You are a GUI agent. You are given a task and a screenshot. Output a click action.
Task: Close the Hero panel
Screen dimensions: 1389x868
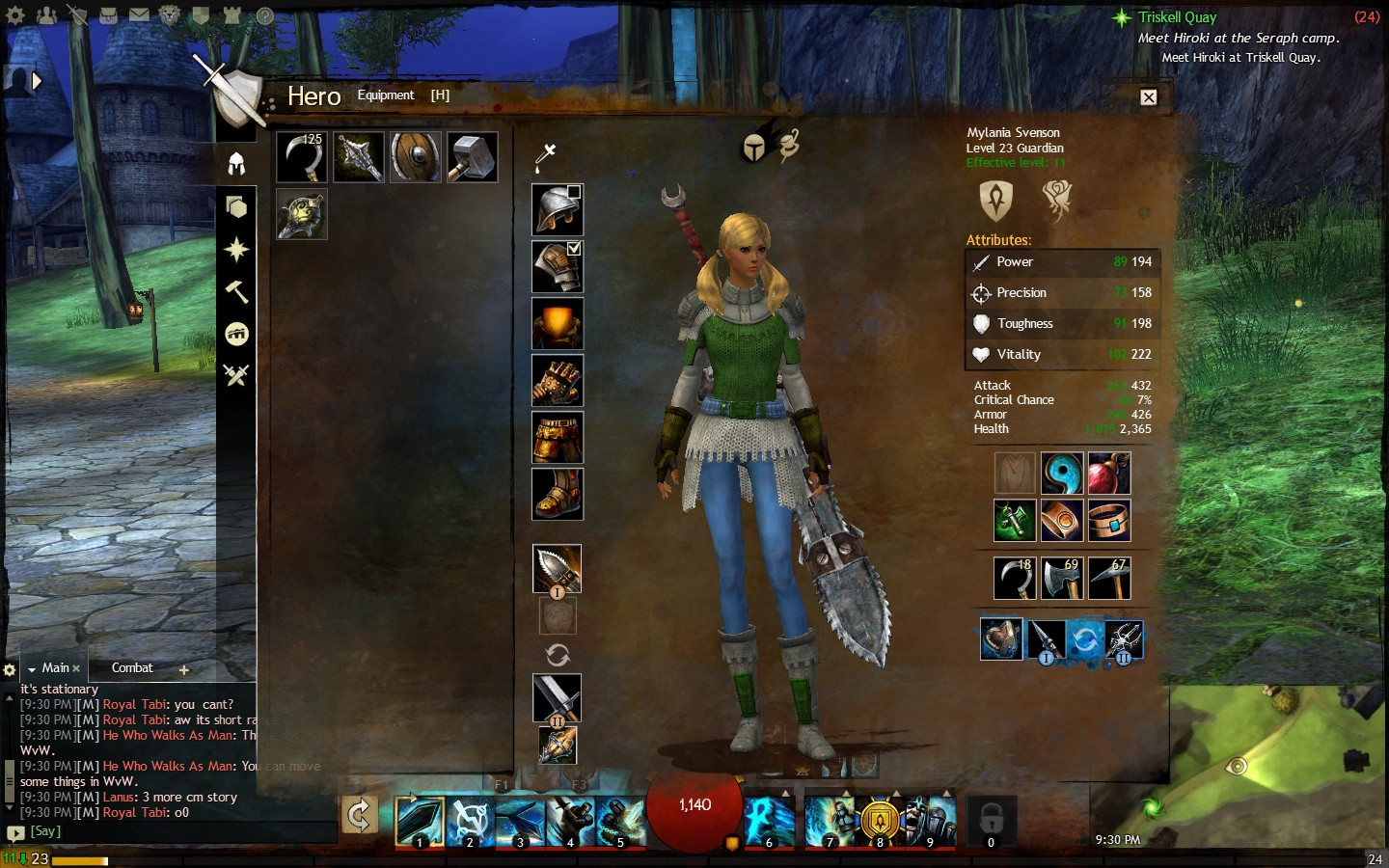point(1148,97)
